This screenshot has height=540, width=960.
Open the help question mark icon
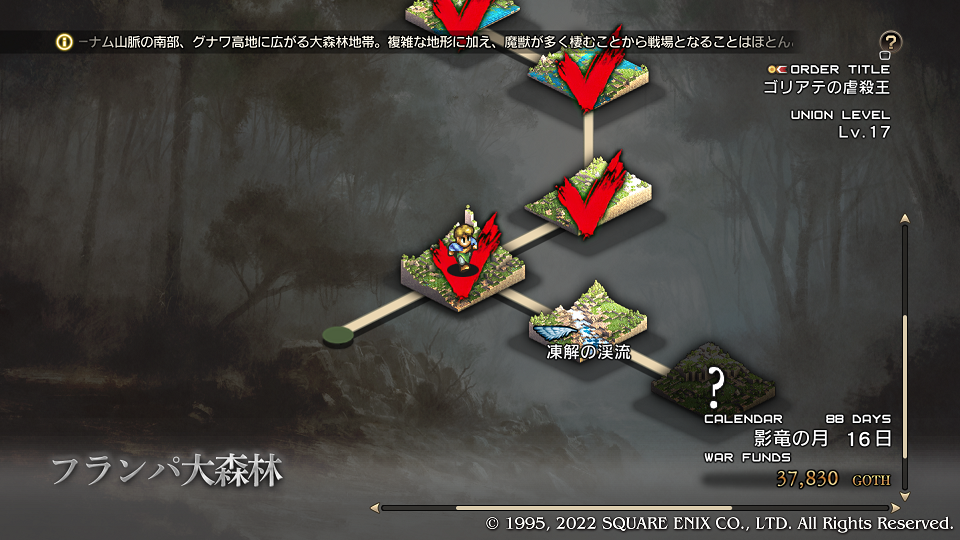click(891, 42)
